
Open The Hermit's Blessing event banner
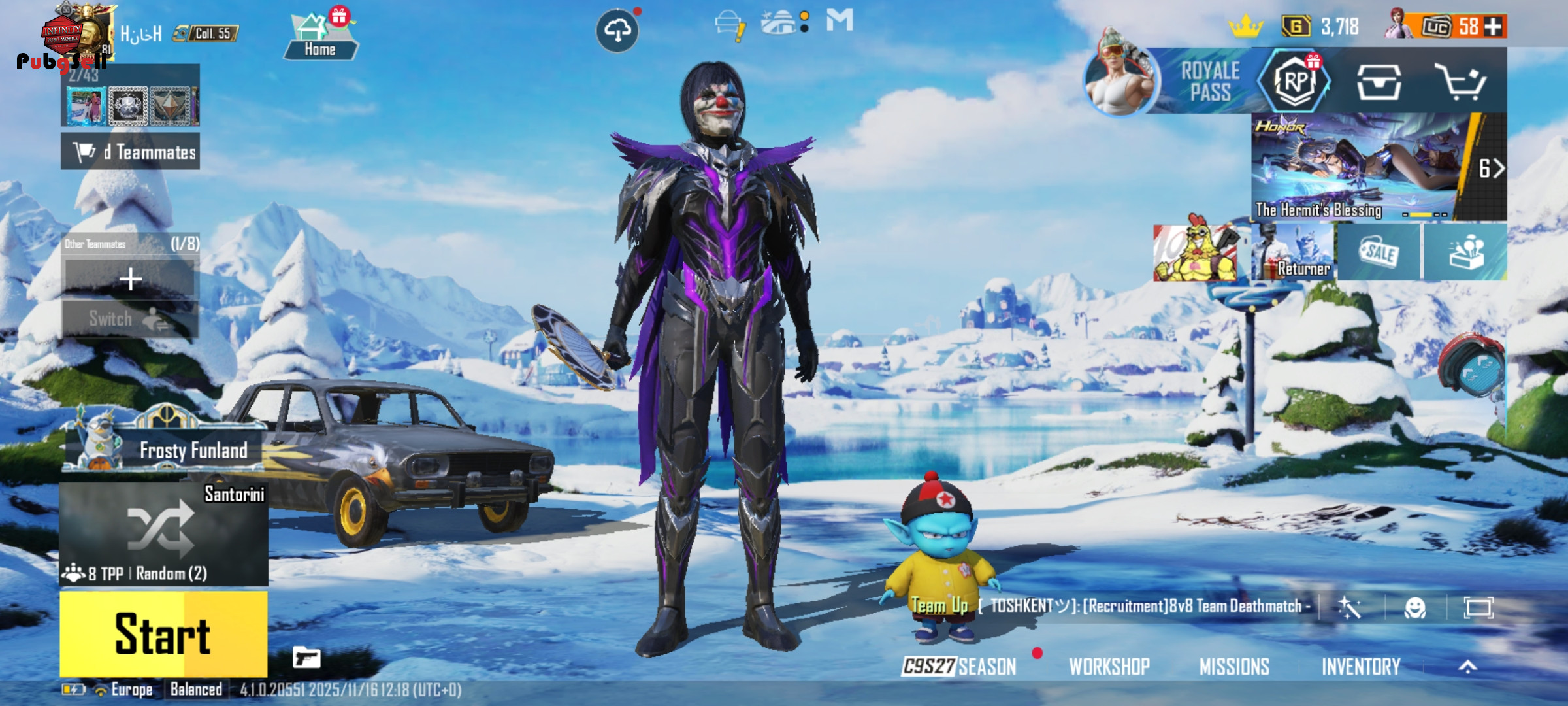1356,167
